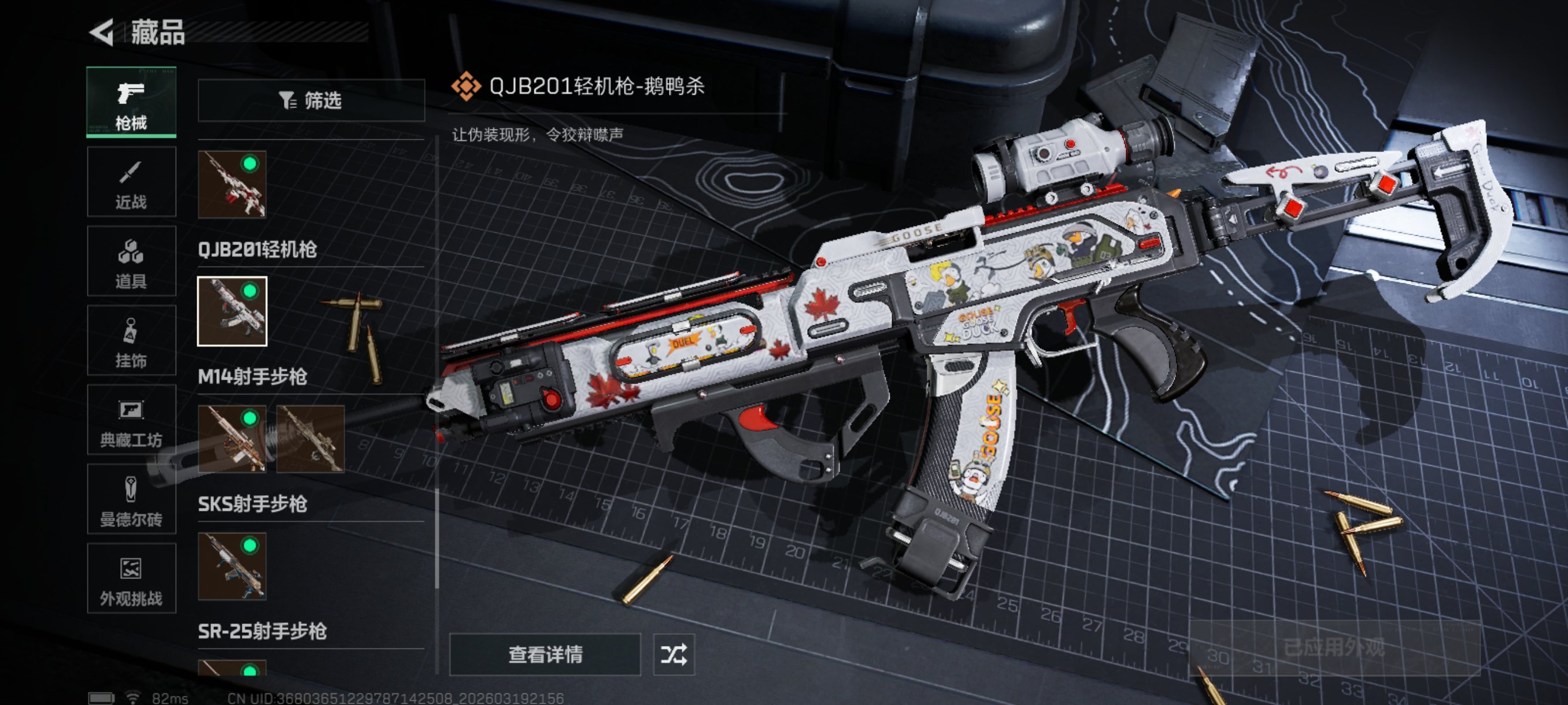Switch to the 曼德尔砖 tab
The image size is (1568, 705).
pyautogui.click(x=131, y=499)
